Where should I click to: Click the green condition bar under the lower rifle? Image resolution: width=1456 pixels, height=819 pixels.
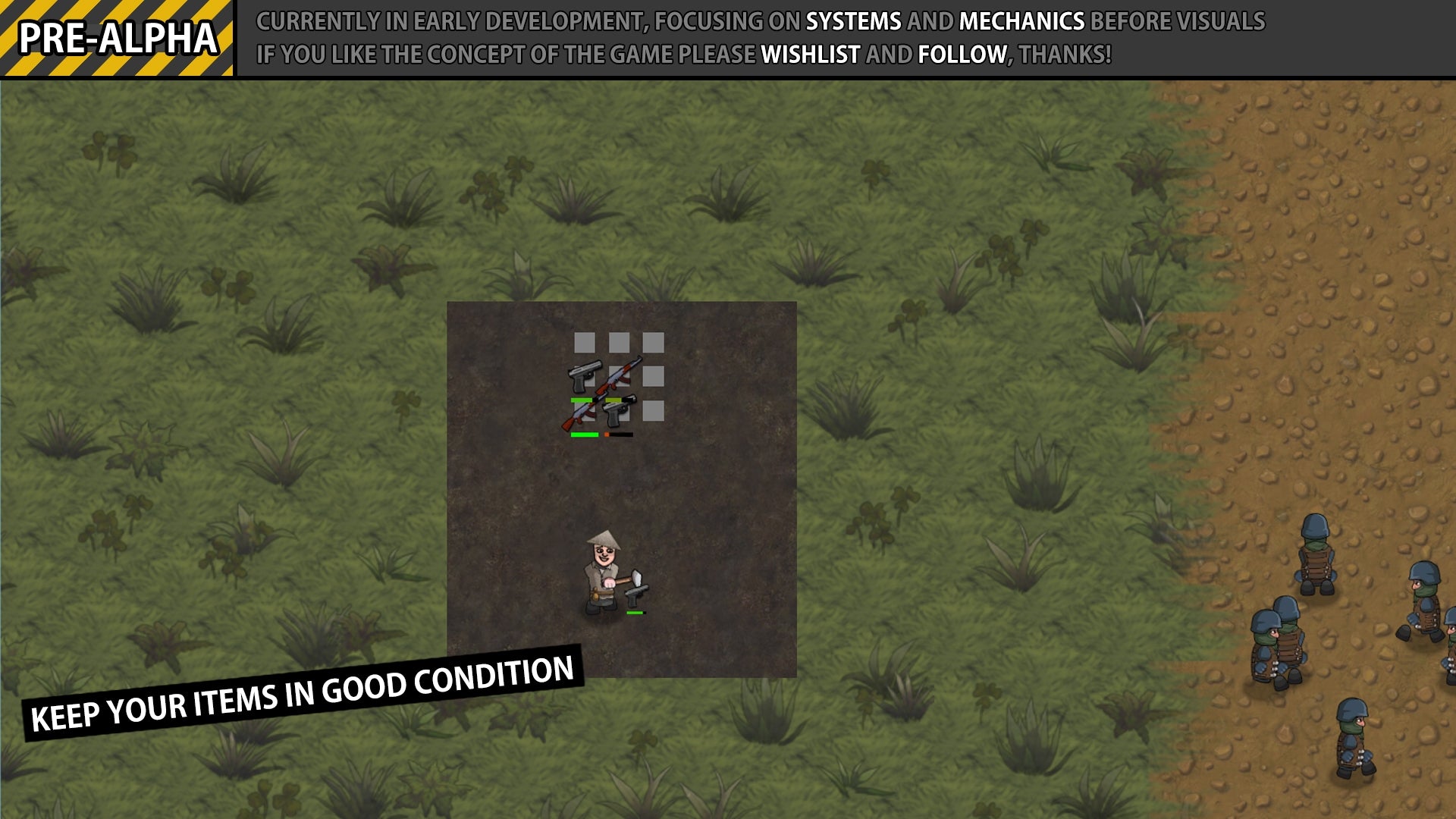(585, 434)
